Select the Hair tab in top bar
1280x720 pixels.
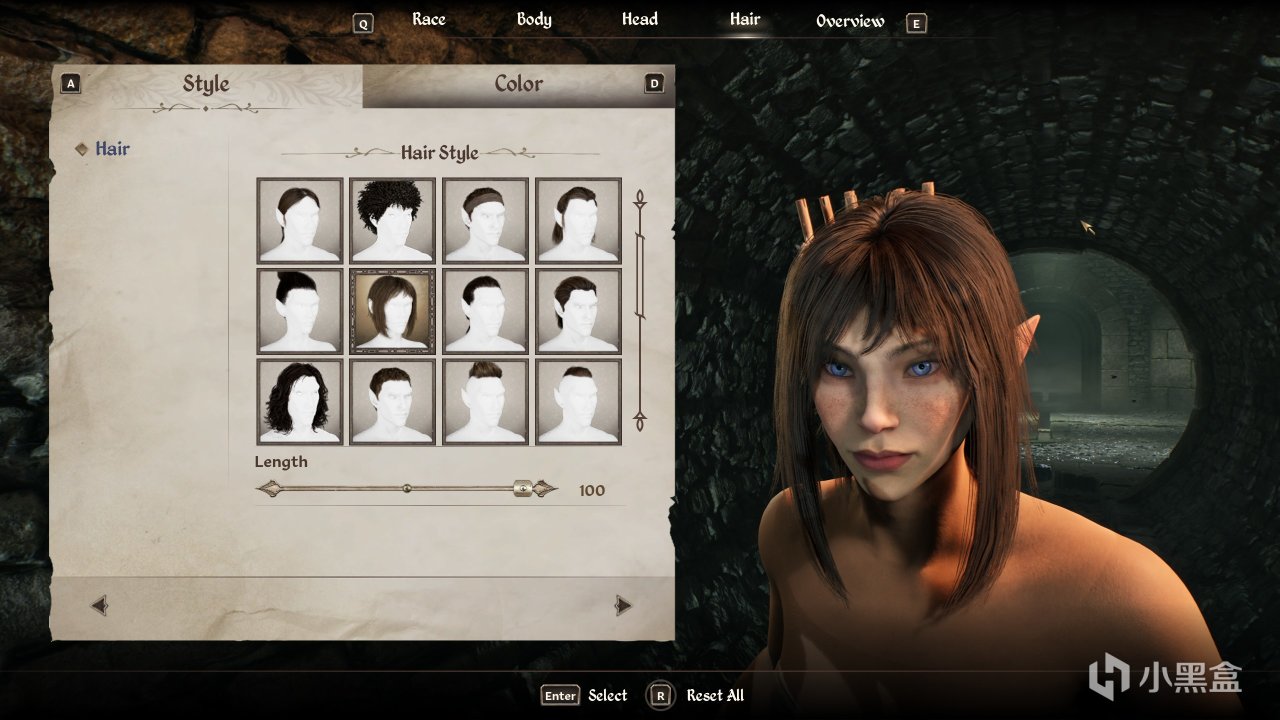point(745,20)
